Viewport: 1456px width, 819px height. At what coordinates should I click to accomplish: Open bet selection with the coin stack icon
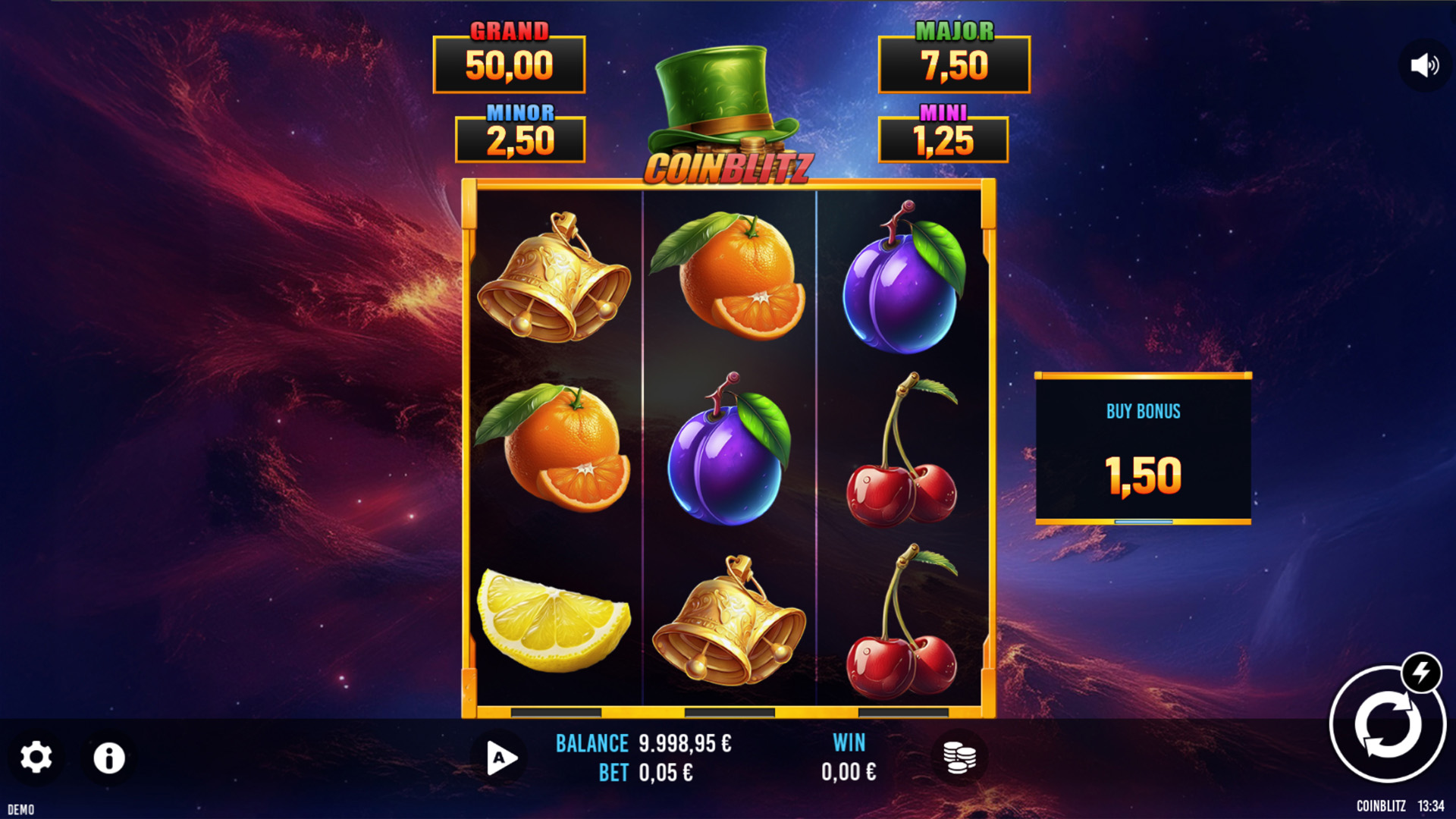(x=959, y=758)
